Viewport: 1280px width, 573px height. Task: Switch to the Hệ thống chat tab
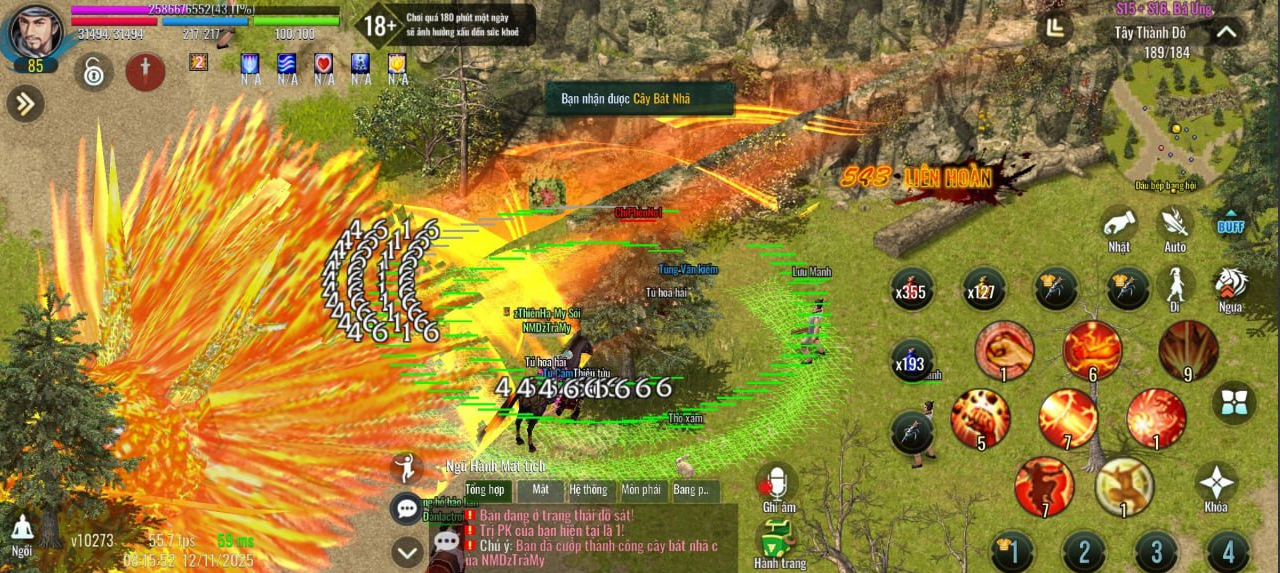588,490
